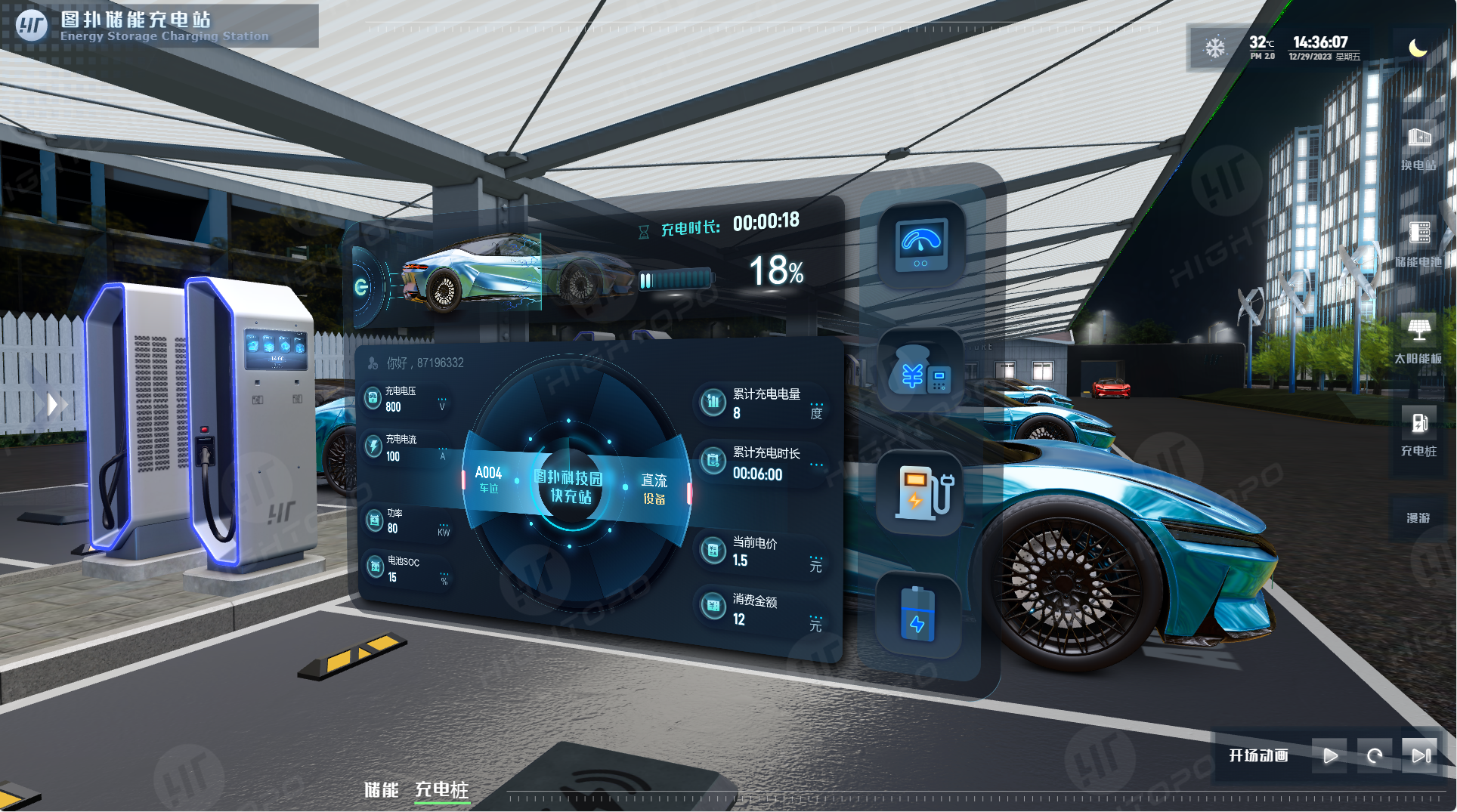This screenshot has height=812, width=1457.
Task: Click the snowflake weather icon
Action: point(1214,48)
